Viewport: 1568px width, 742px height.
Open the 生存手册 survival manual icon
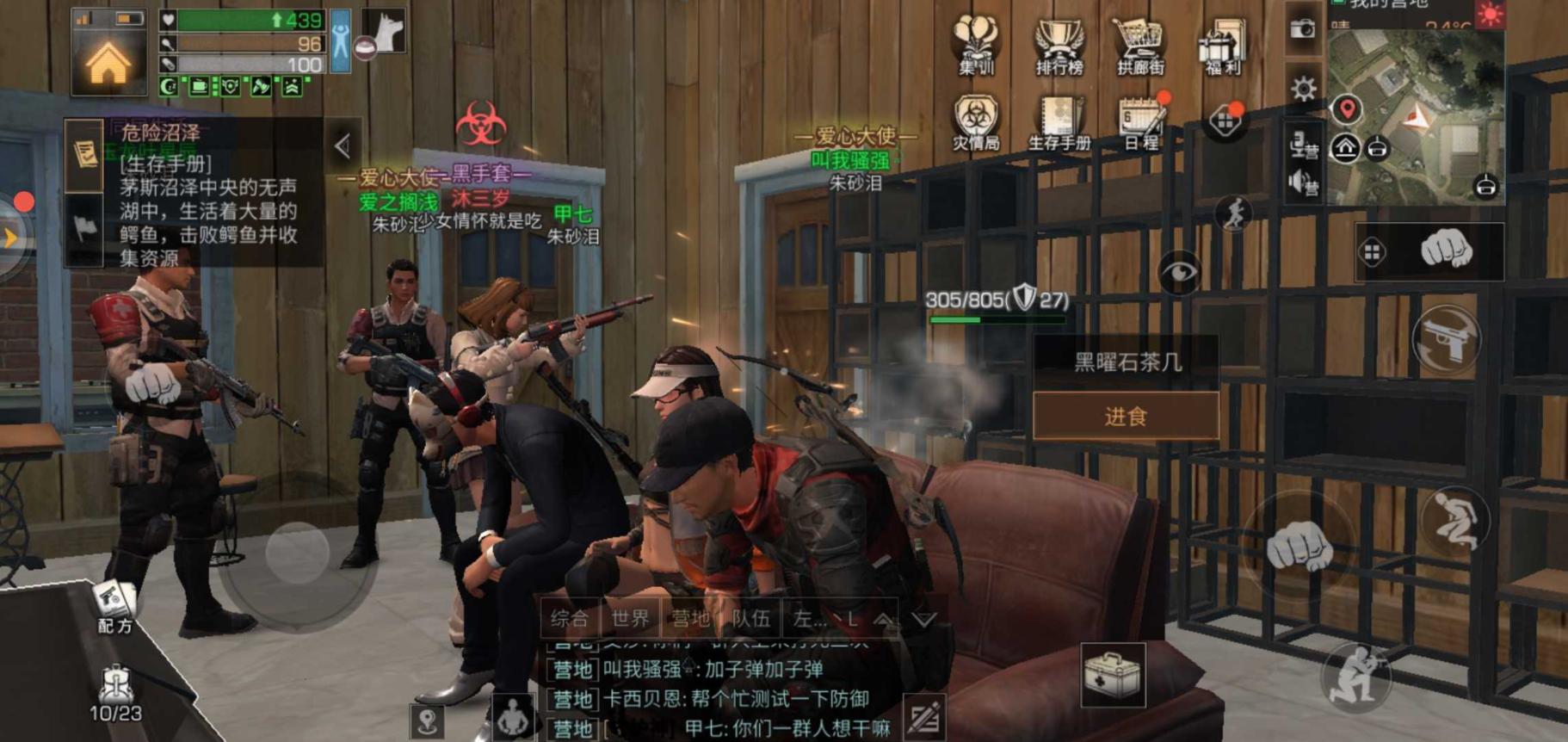[x=1057, y=116]
